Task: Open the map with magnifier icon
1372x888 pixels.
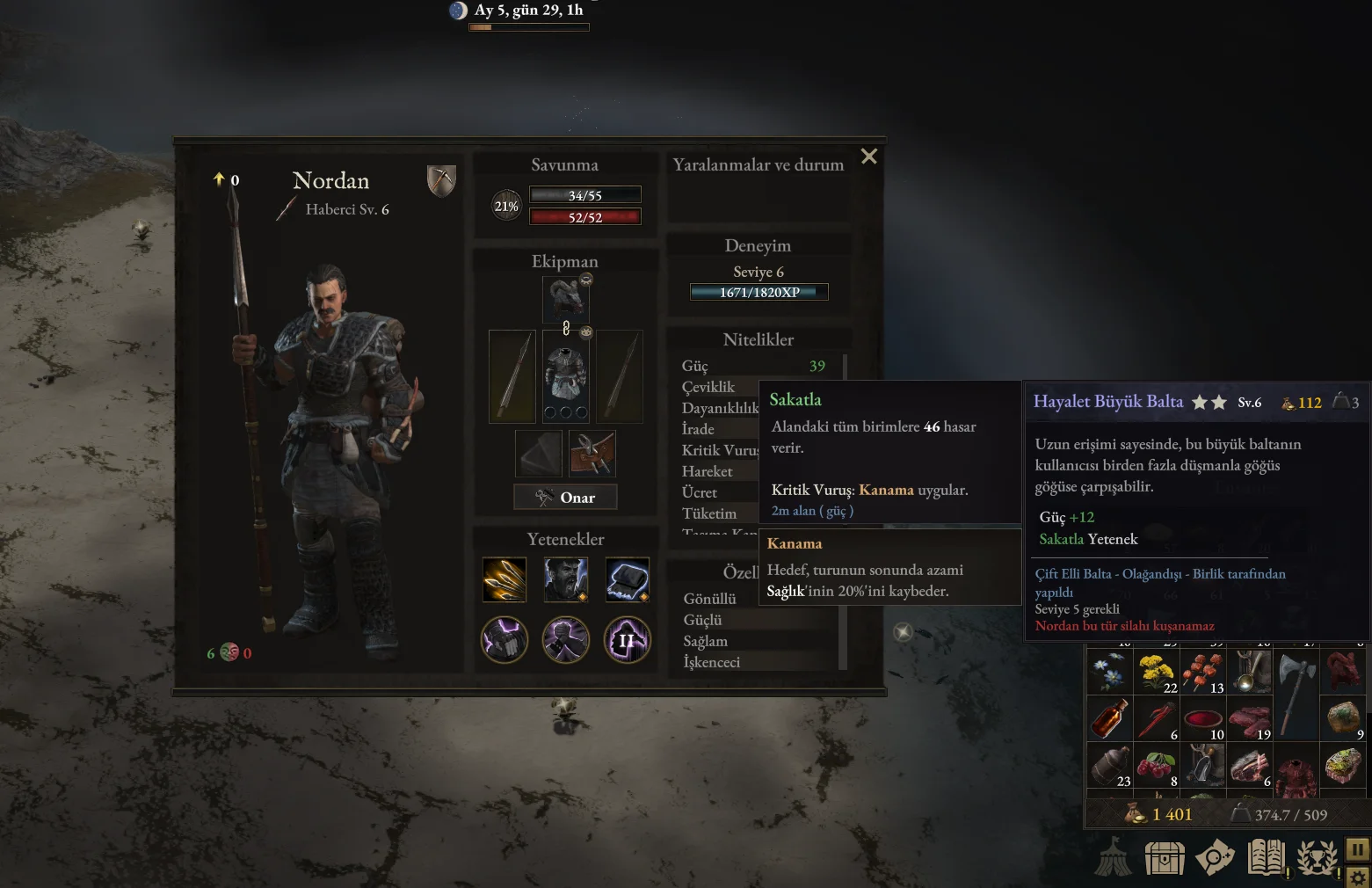Action: (1215, 858)
